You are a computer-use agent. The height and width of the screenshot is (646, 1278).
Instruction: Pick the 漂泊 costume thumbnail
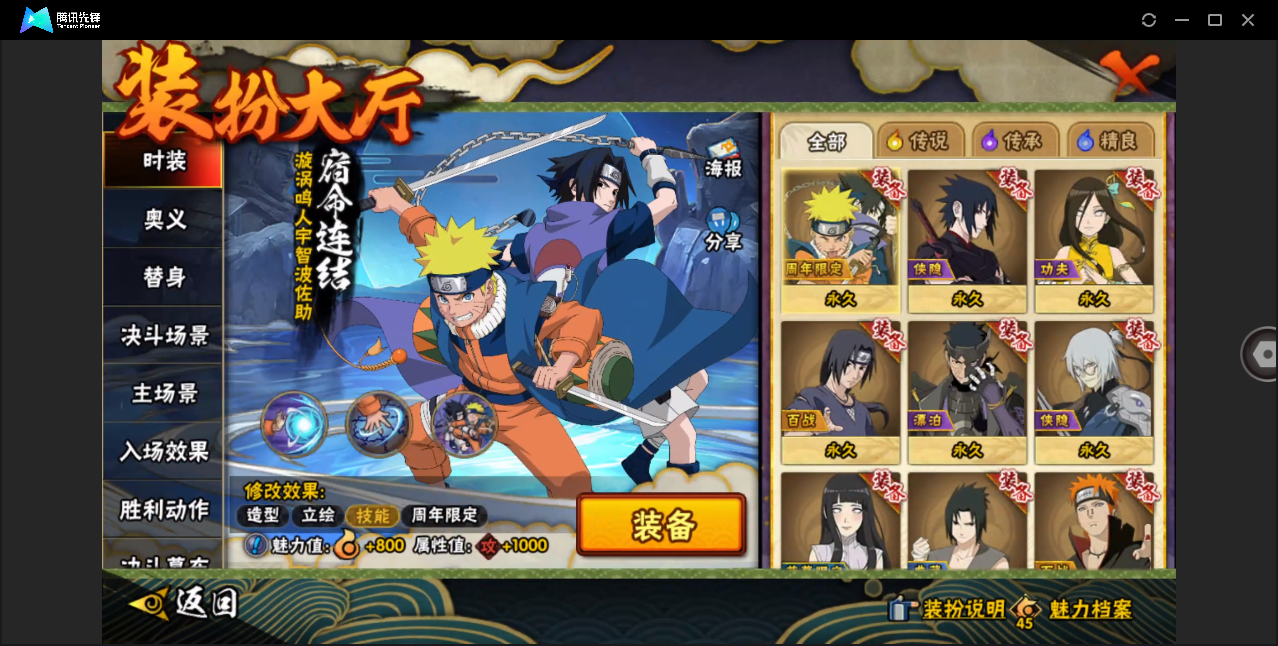click(967, 388)
